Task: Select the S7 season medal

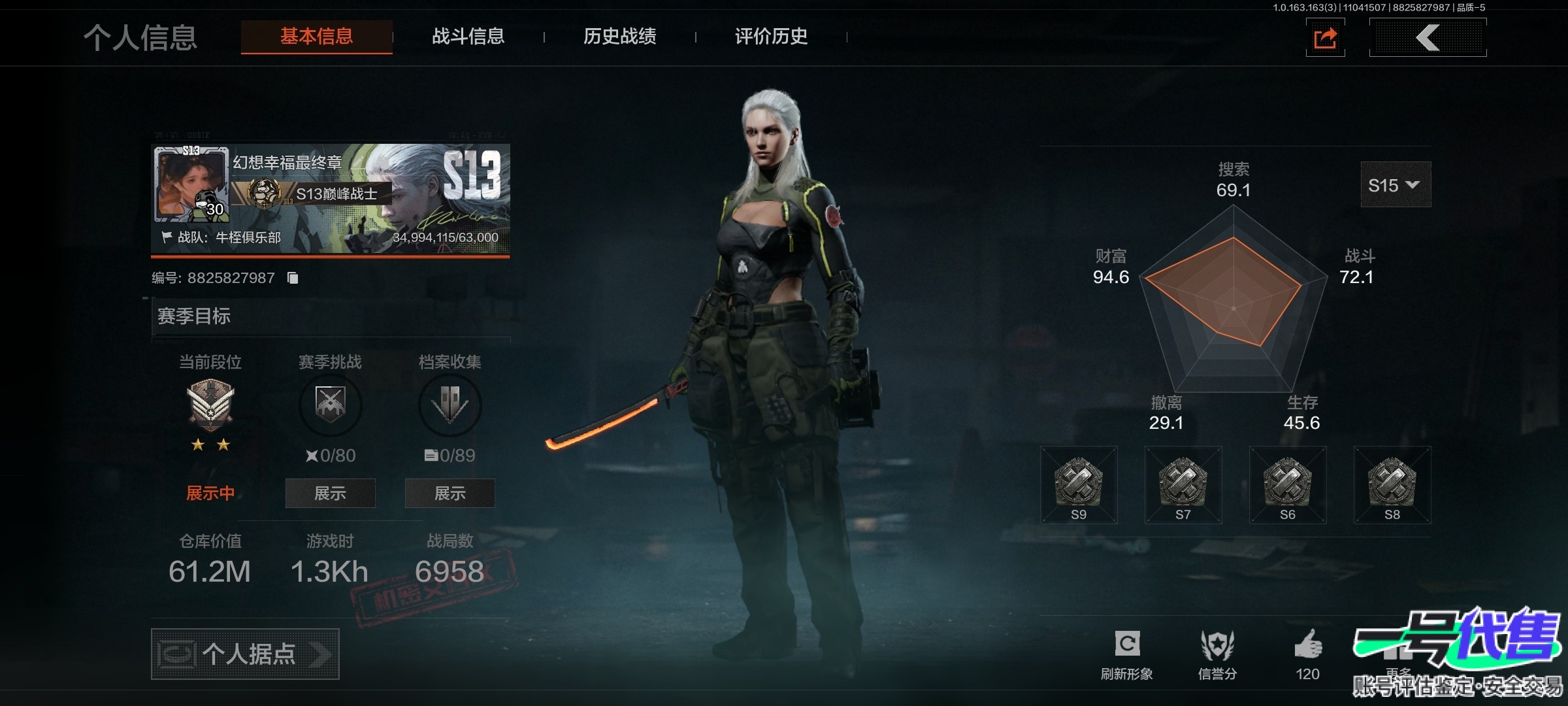Action: coord(1183,485)
